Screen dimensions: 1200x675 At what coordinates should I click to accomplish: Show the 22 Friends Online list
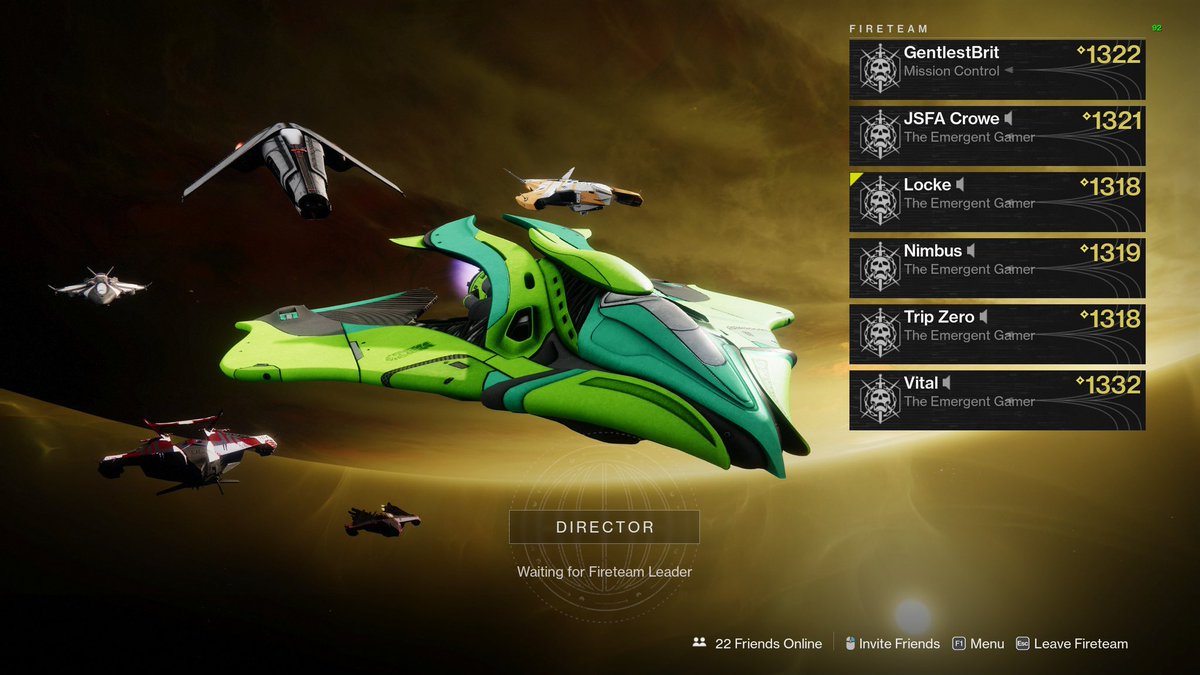[757, 644]
